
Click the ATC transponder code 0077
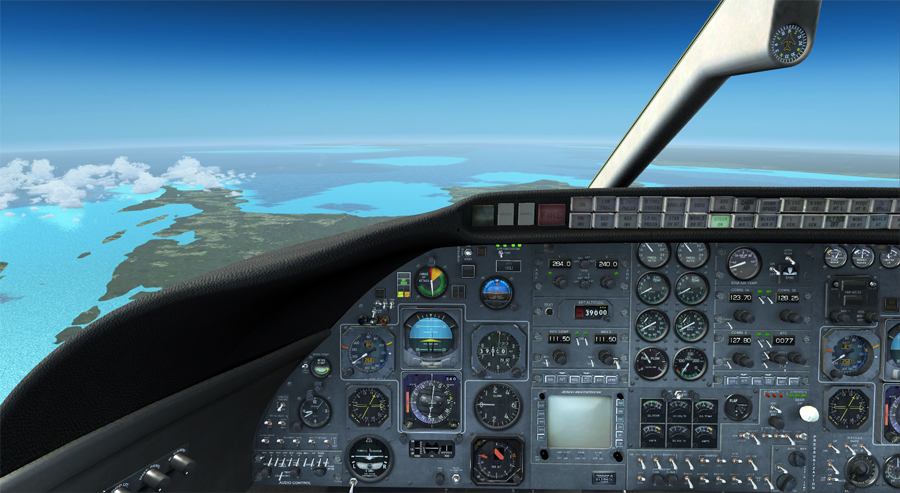782,340
